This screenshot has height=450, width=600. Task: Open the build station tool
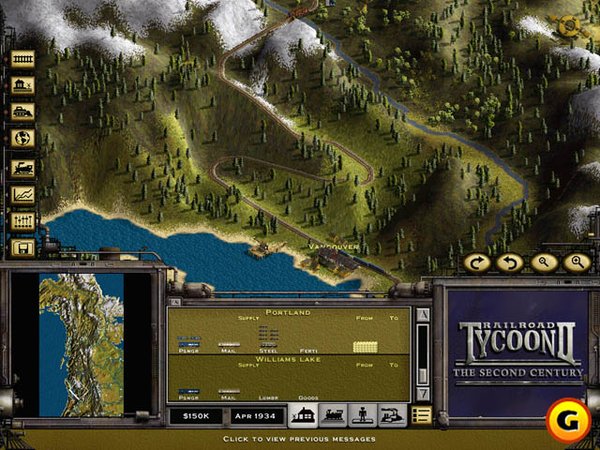point(22,86)
